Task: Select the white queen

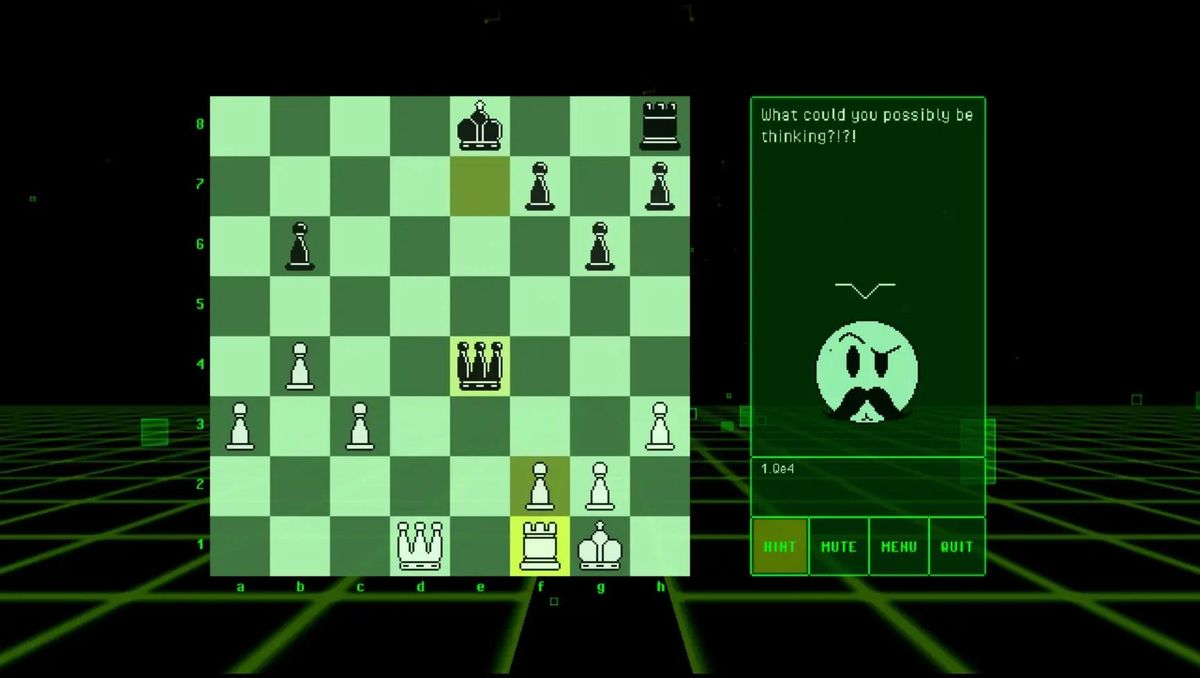Action: pyautogui.click(x=420, y=546)
